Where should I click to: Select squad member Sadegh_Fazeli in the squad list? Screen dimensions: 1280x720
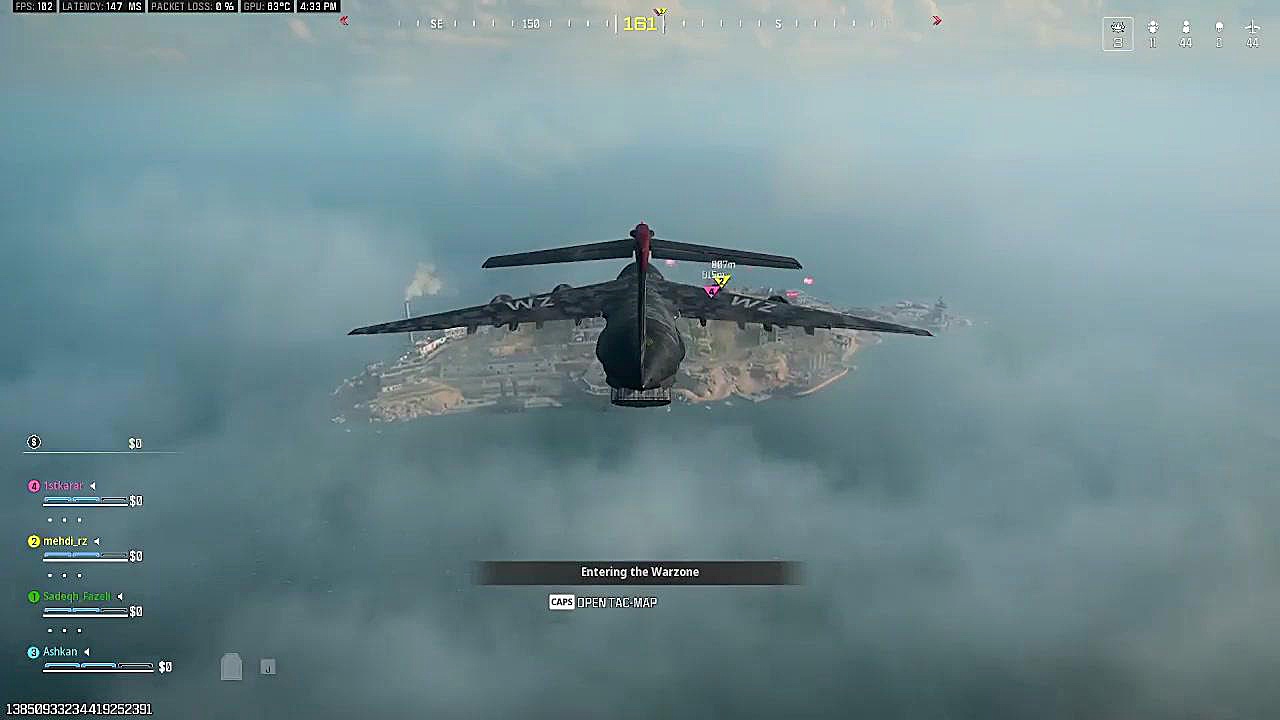(x=76, y=597)
